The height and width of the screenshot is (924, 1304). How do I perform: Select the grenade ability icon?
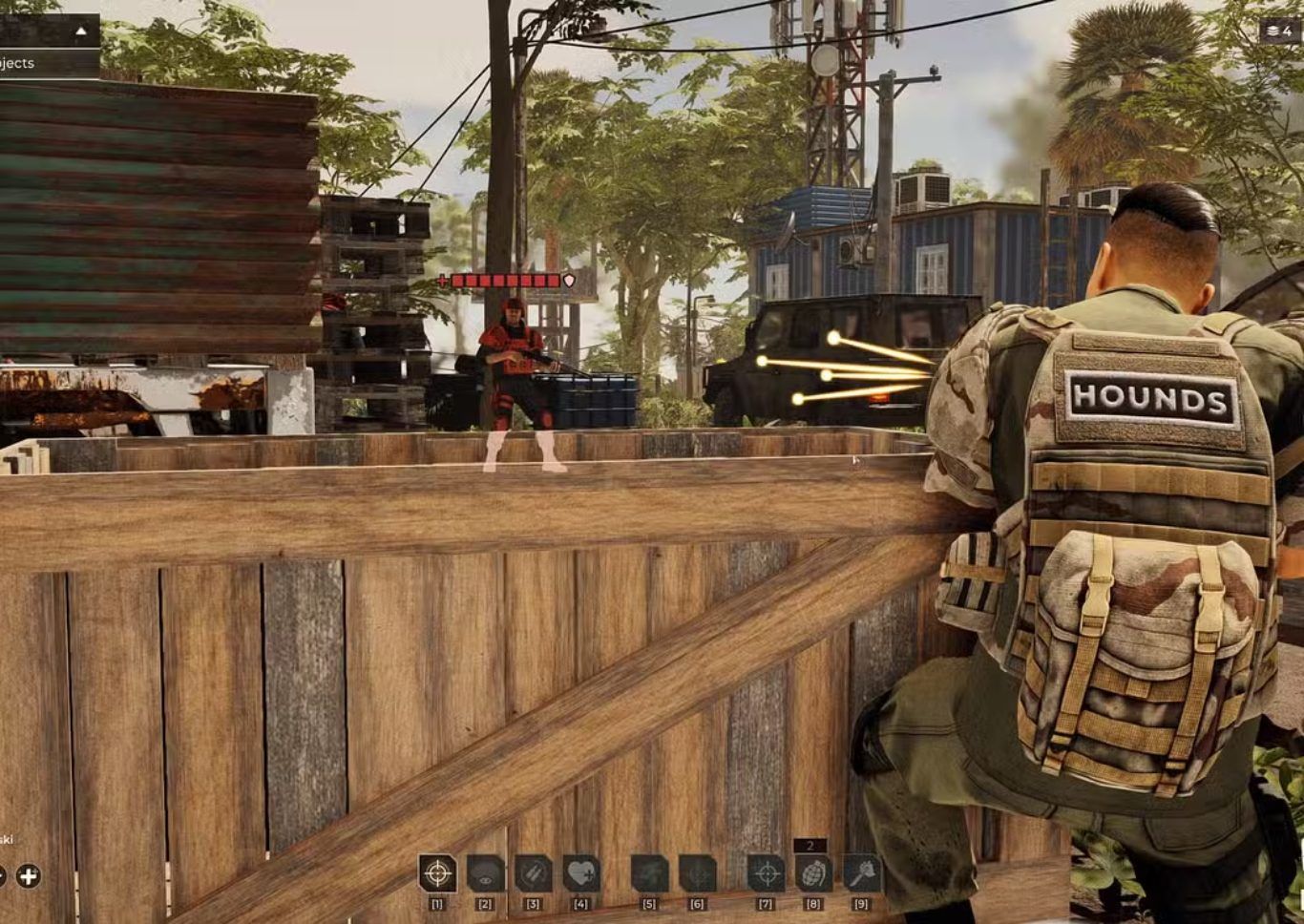[813, 872]
